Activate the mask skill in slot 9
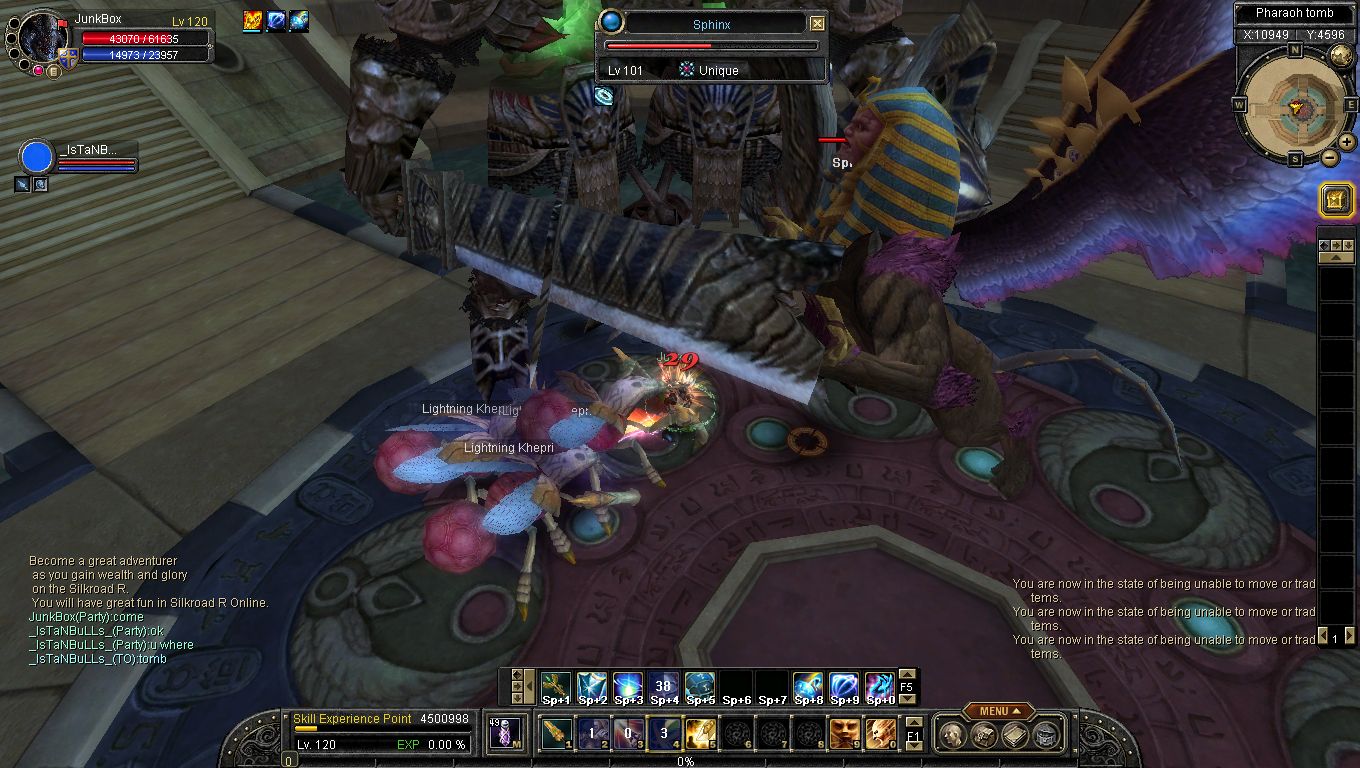Screen dimensions: 1360x768 pyautogui.click(x=844, y=733)
